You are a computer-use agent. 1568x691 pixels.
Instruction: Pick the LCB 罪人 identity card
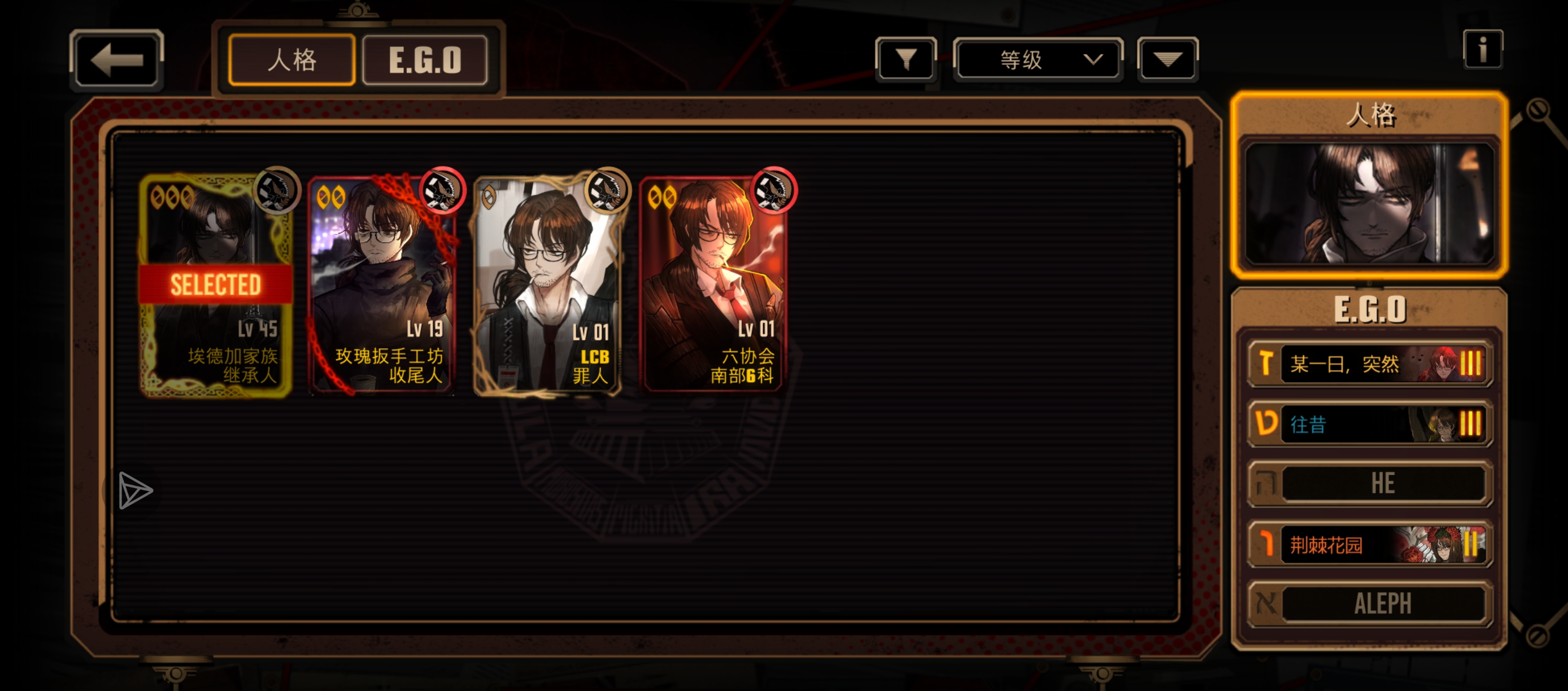(x=548, y=286)
